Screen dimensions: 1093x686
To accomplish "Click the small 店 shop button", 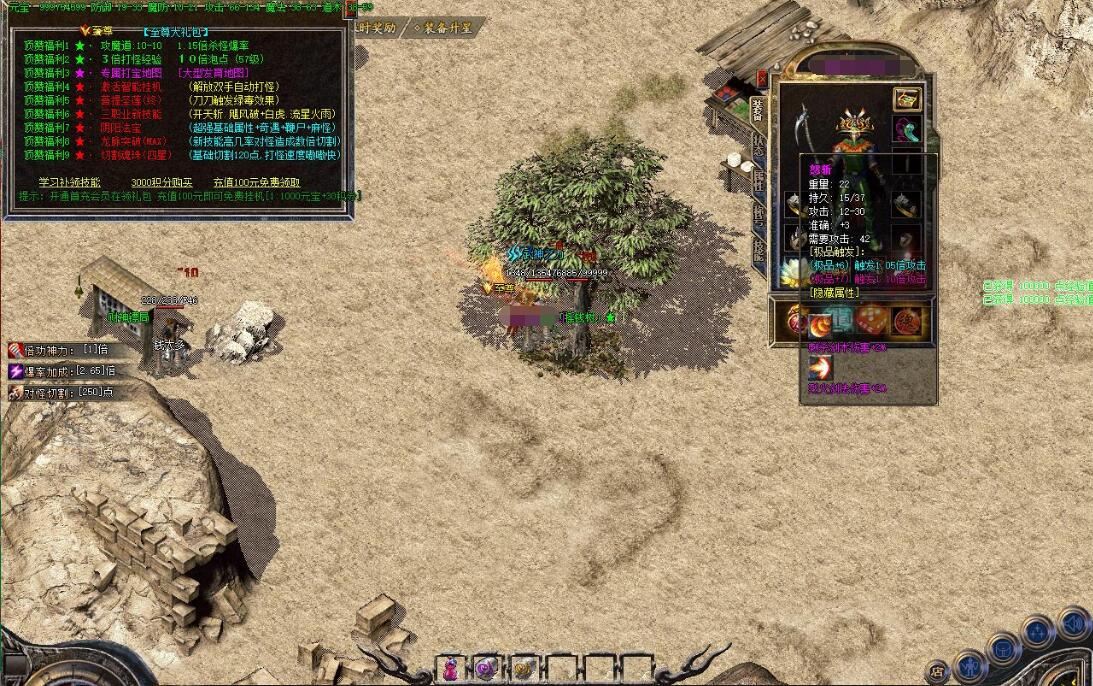I will (938, 671).
